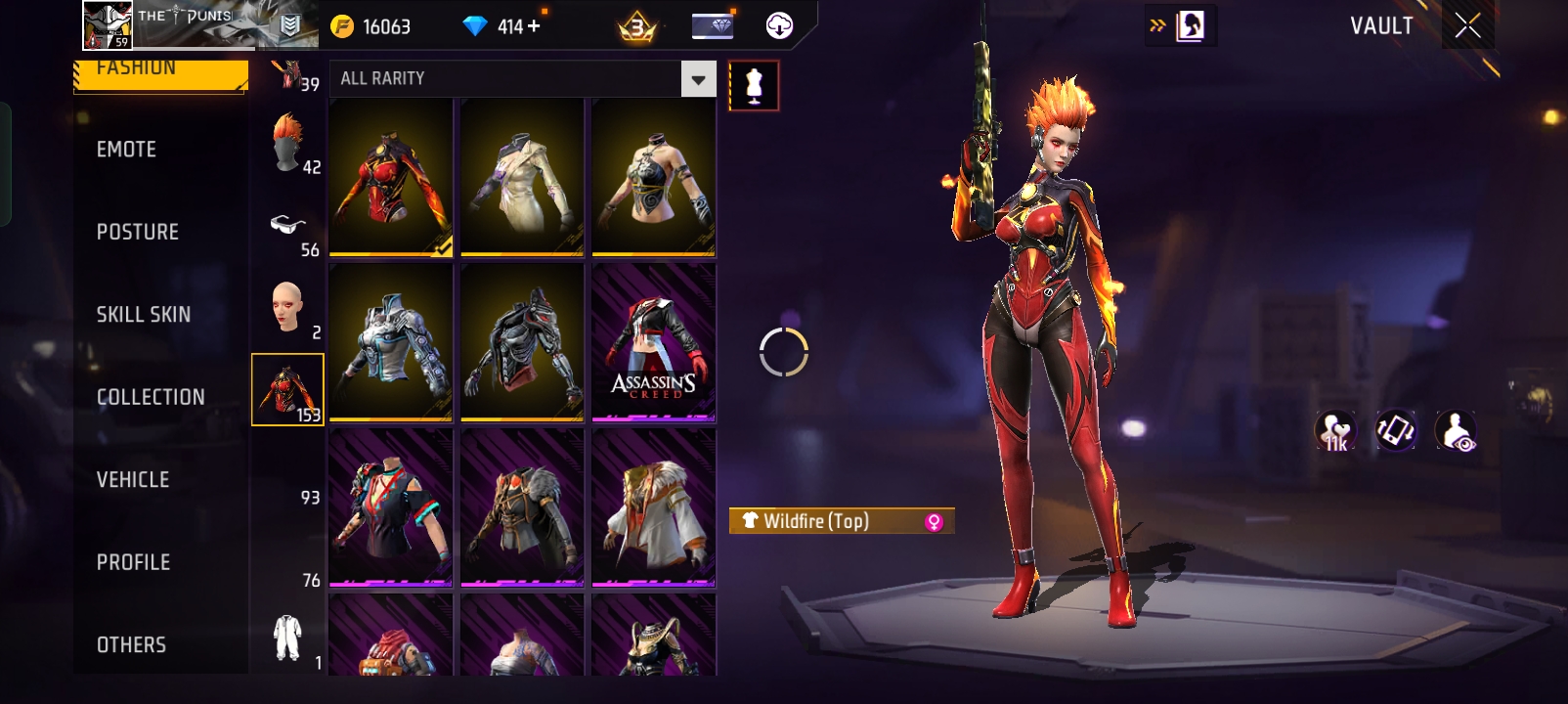Open the COLLECTION section

click(150, 397)
